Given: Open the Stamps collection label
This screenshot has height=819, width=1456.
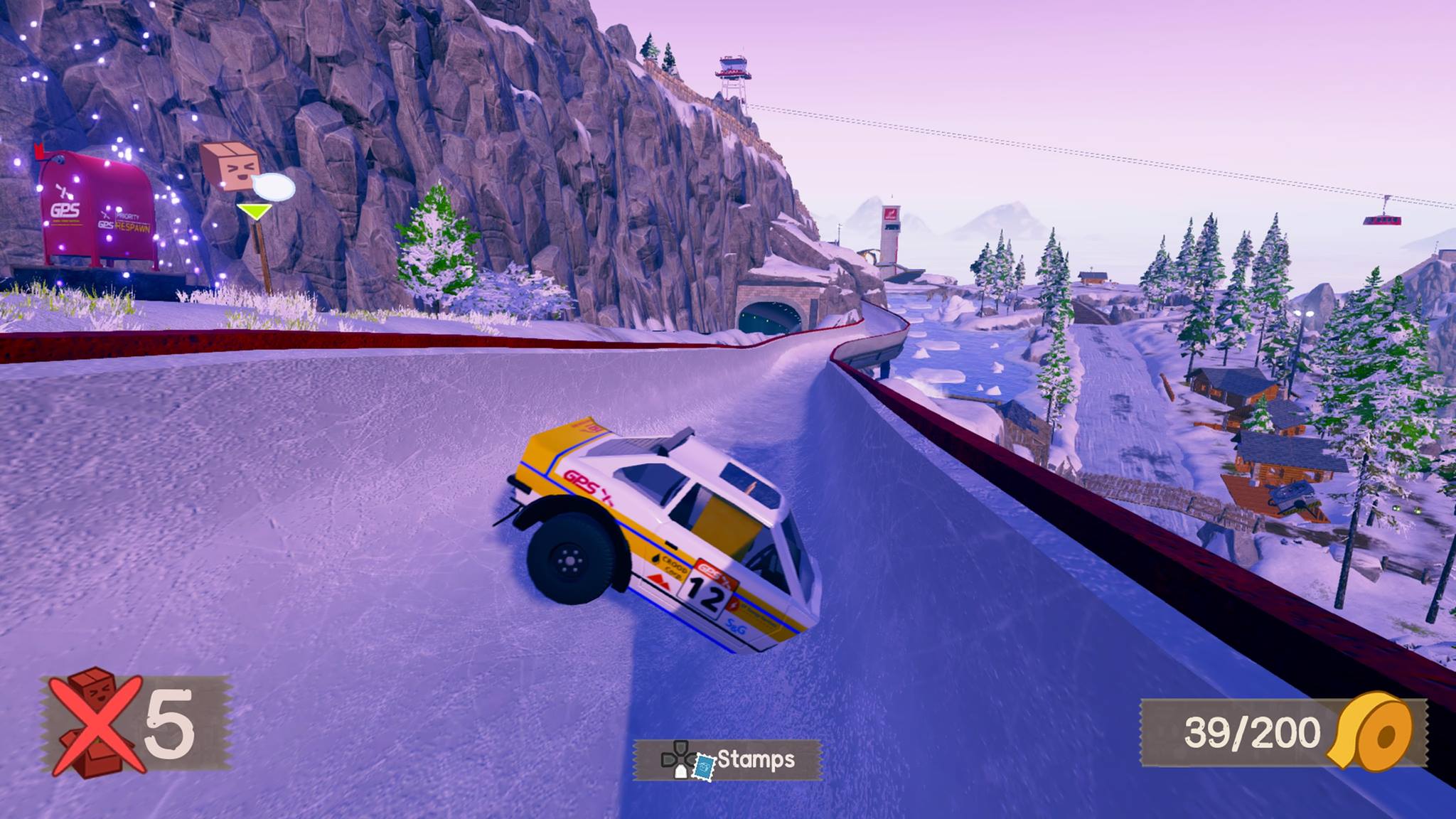Looking at the screenshot, I should (x=755, y=759).
